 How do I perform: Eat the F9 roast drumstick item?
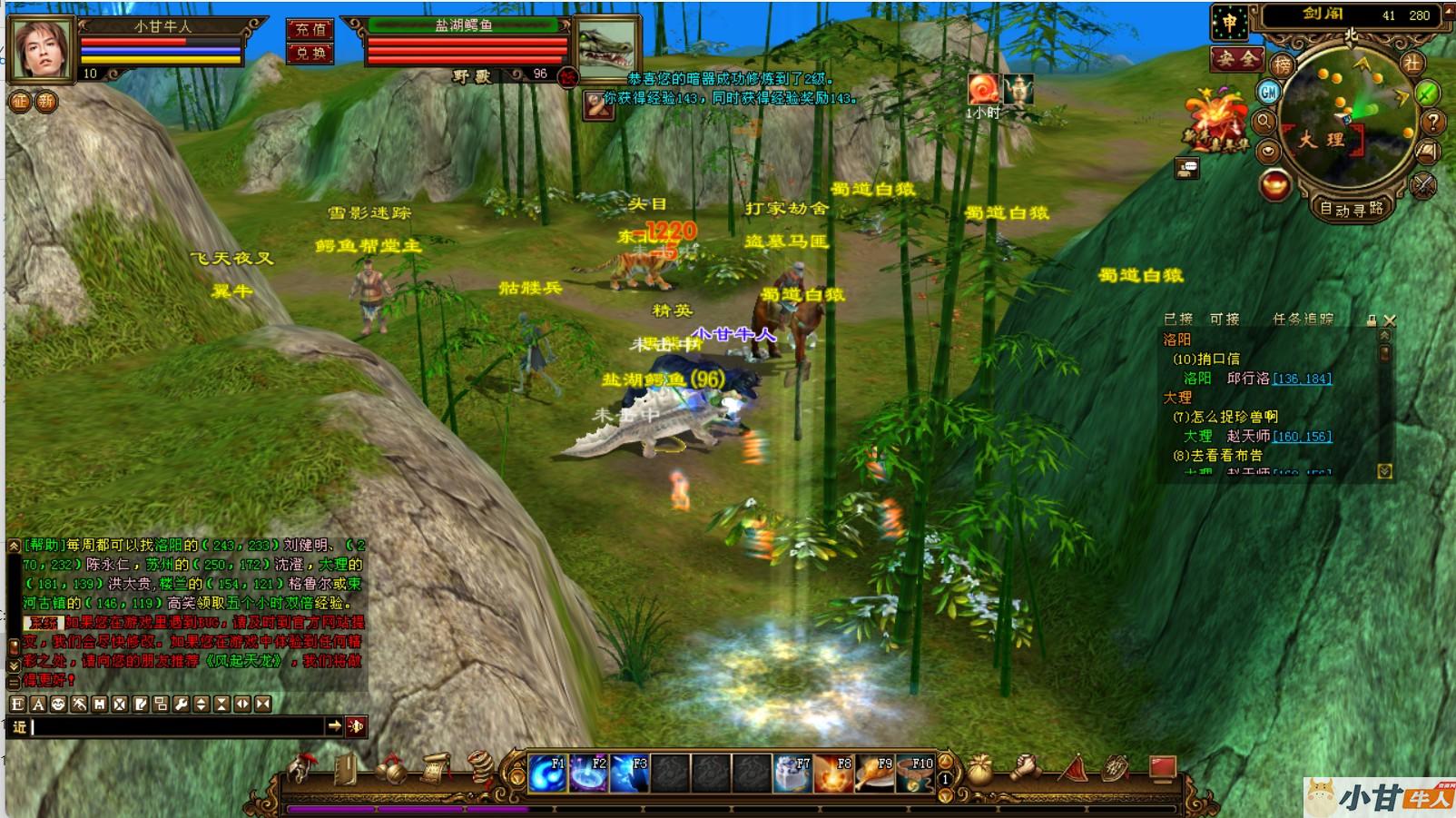tap(875, 774)
